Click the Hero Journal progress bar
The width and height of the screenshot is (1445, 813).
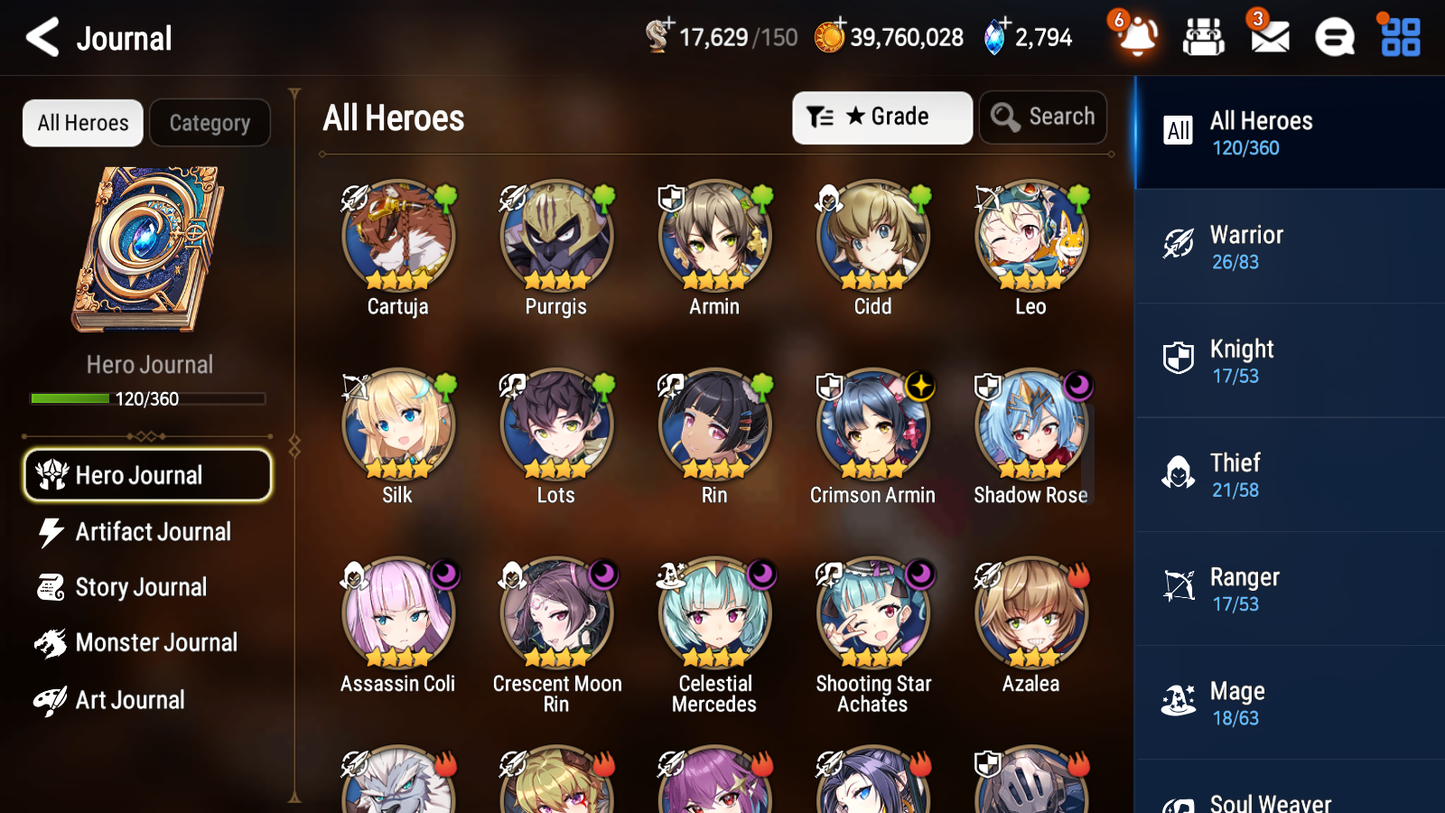tap(148, 397)
